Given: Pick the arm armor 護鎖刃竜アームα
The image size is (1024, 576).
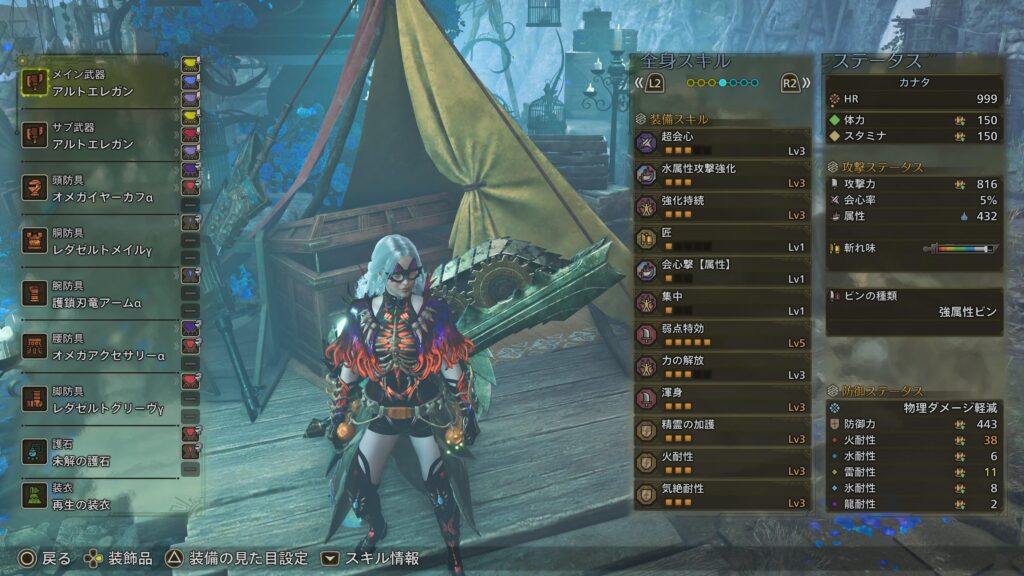Looking at the screenshot, I should (x=98, y=293).
